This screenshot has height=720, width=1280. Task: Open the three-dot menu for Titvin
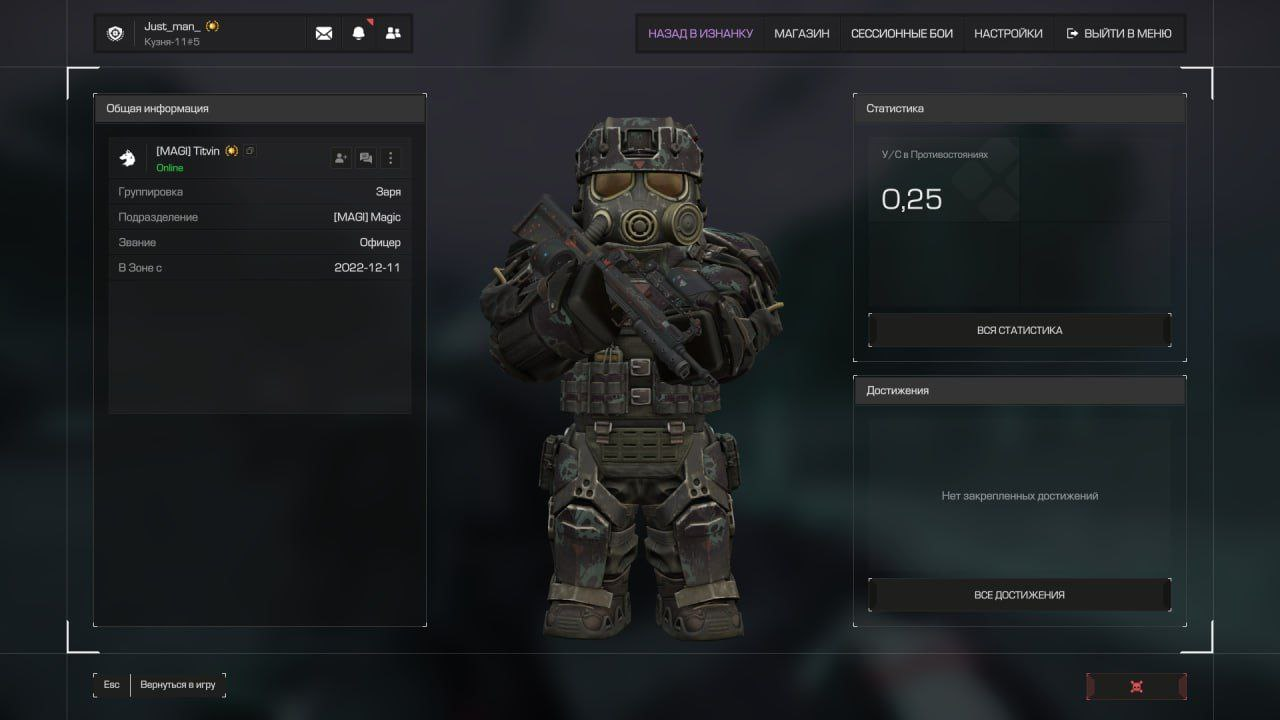[391, 158]
